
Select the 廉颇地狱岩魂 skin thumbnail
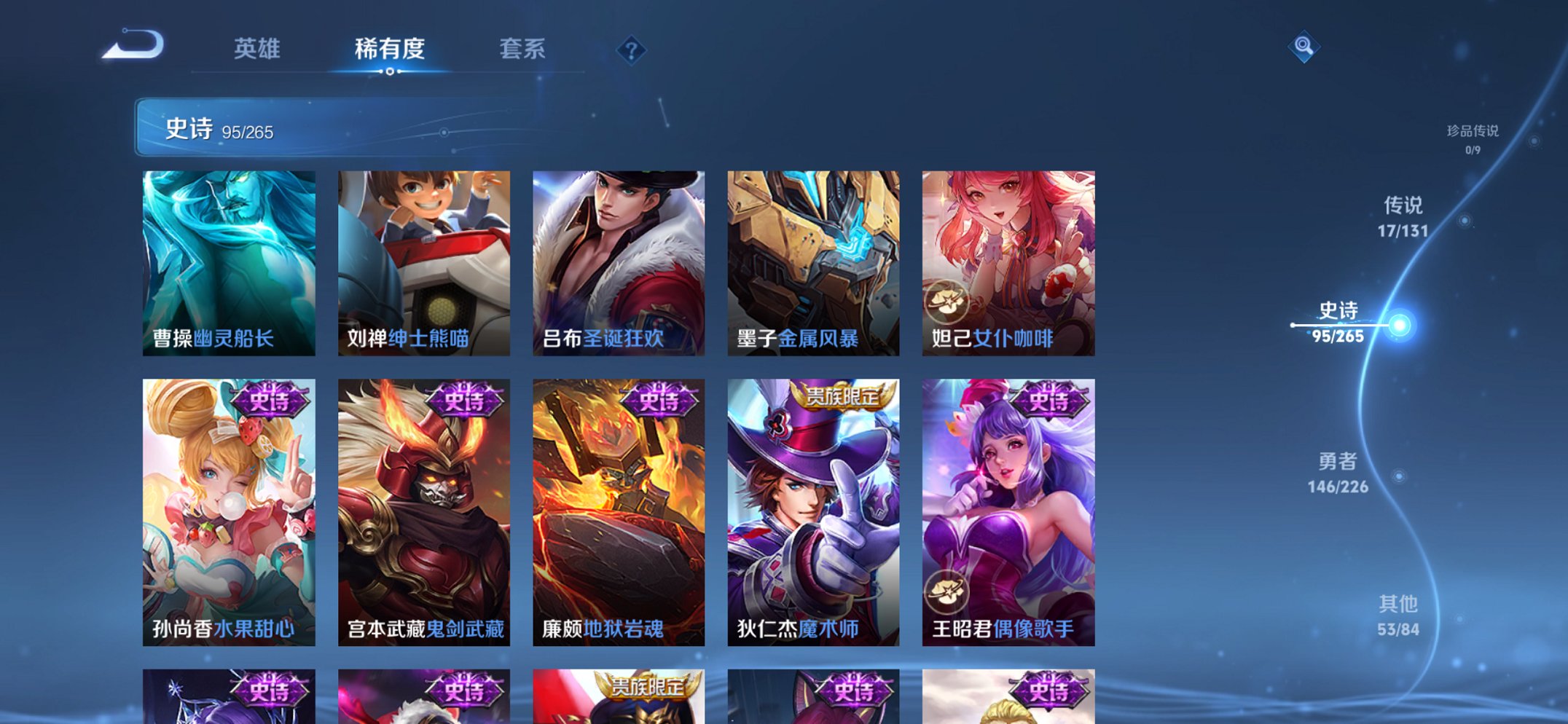pos(619,510)
